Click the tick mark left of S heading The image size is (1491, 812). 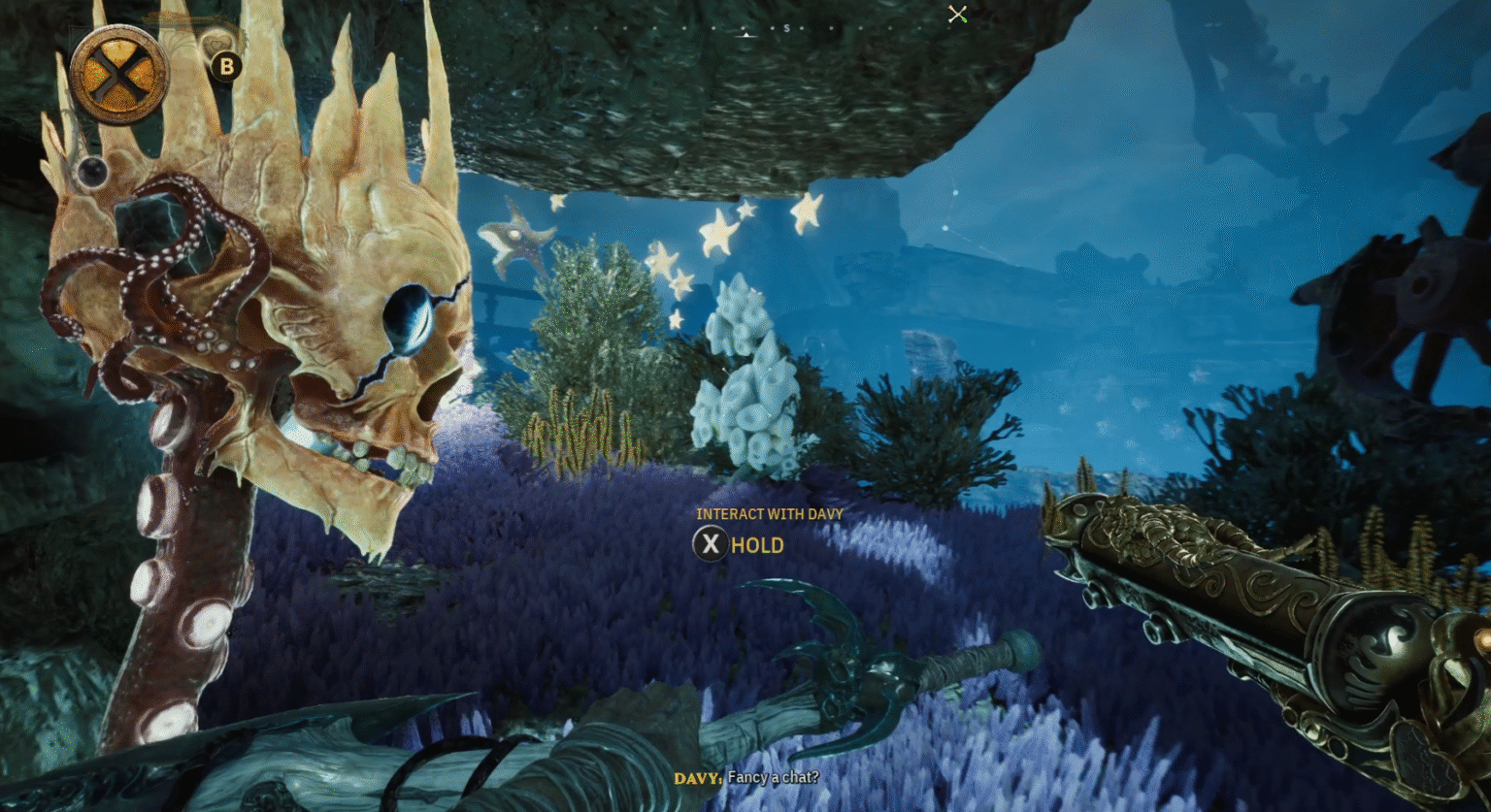pyautogui.click(x=772, y=28)
